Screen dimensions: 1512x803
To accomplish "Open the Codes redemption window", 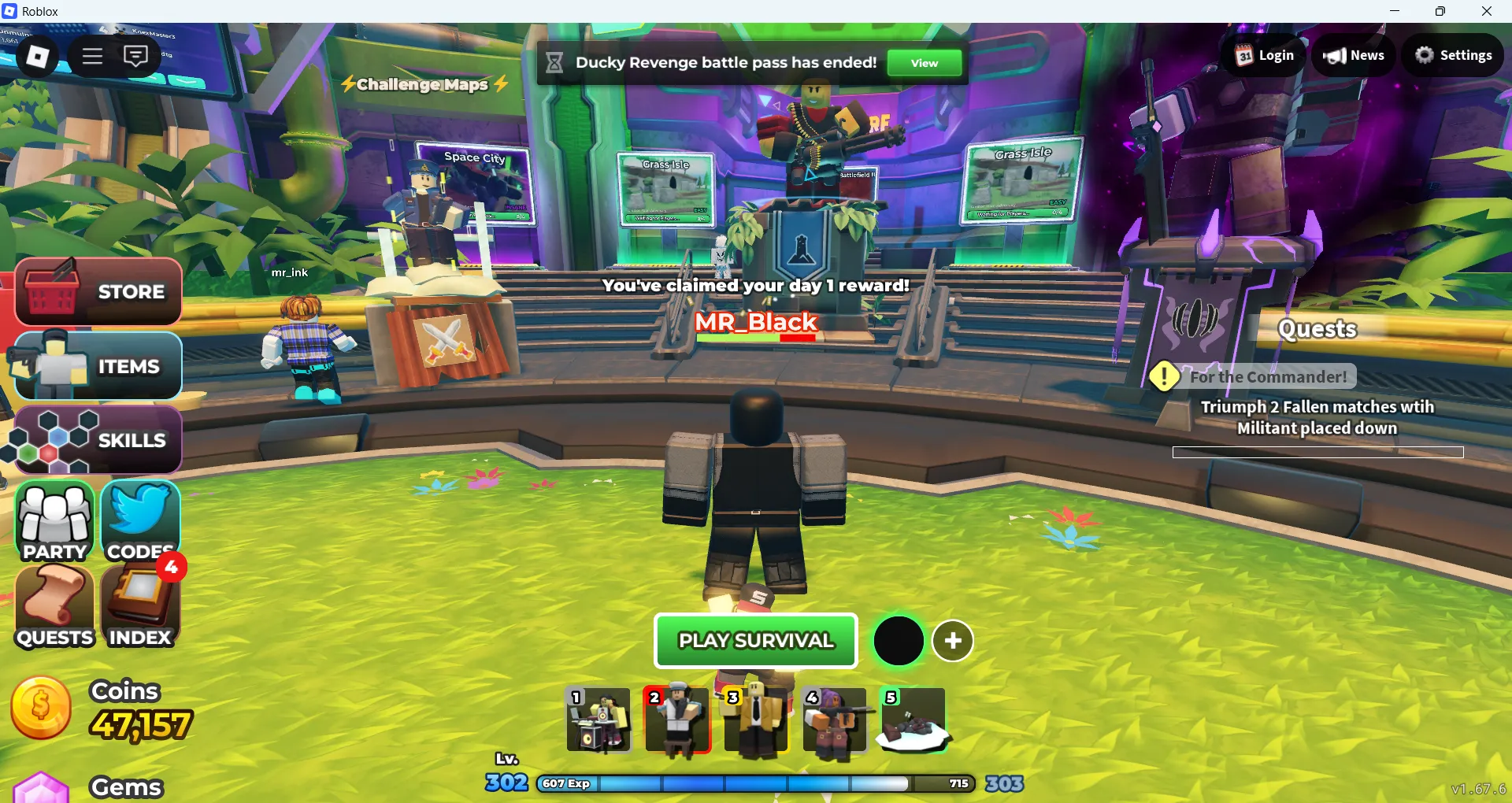I will point(139,520).
